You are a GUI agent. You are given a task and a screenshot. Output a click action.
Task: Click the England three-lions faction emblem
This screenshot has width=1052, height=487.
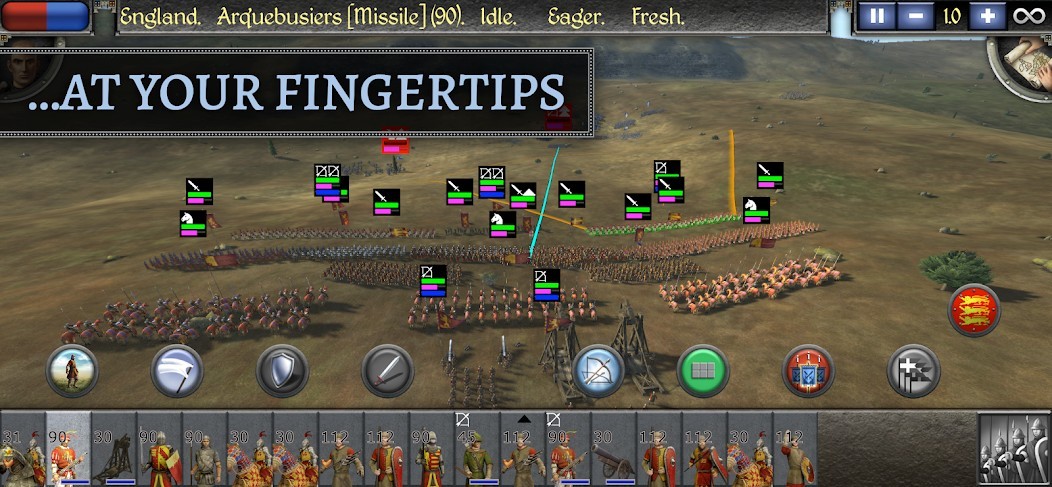[x=973, y=310]
